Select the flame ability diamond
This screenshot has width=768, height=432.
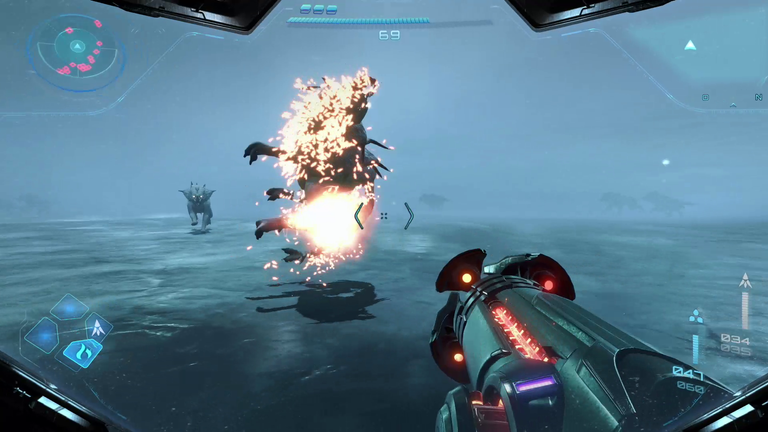coord(82,351)
